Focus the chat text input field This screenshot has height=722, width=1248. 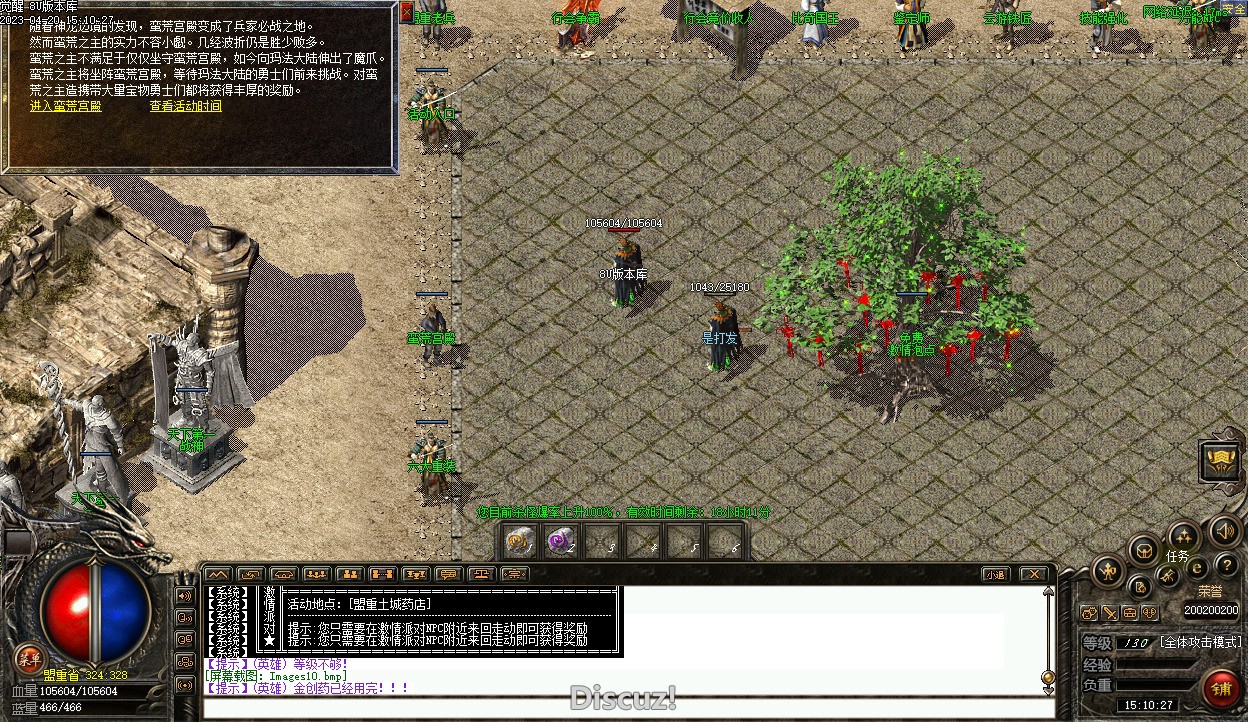pos(620,708)
